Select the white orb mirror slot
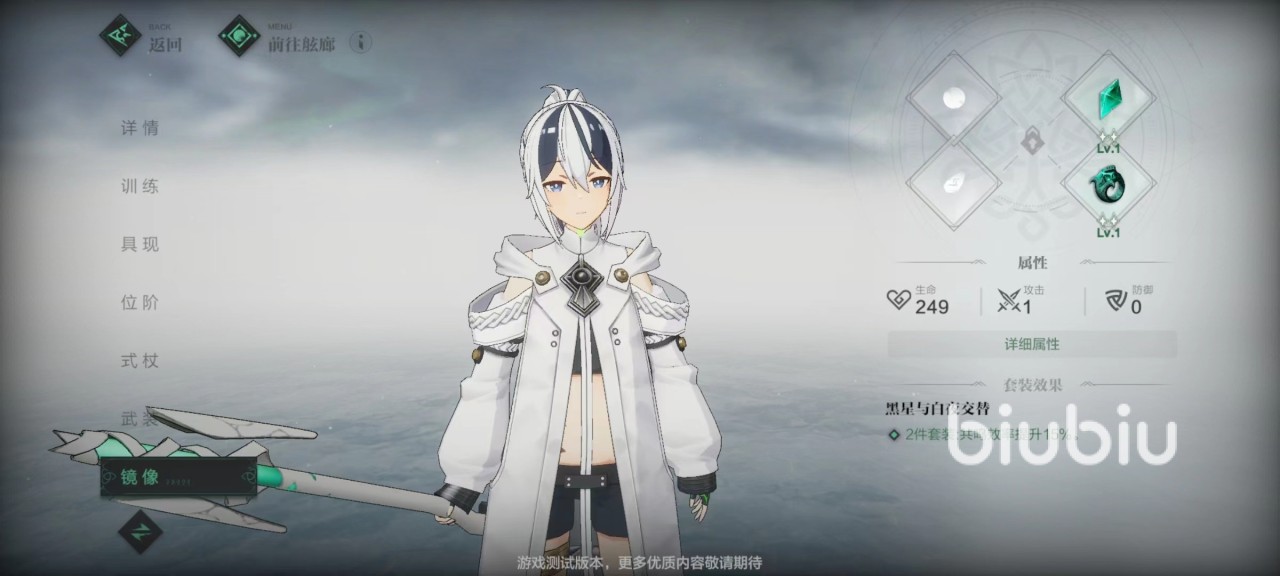This screenshot has width=1280, height=576. point(954,98)
